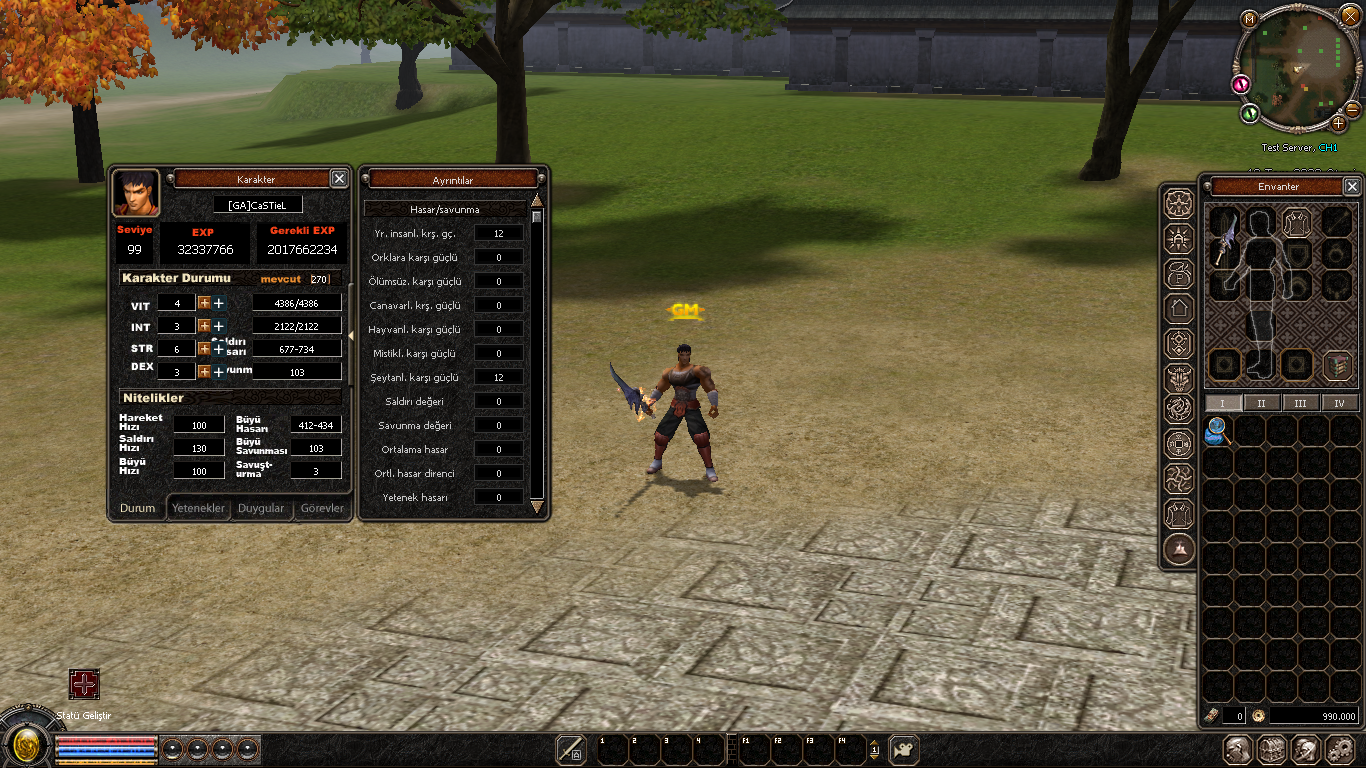This screenshot has height=768, width=1366.
Task: Click the equipped weapon slot
Action: coord(1223,238)
